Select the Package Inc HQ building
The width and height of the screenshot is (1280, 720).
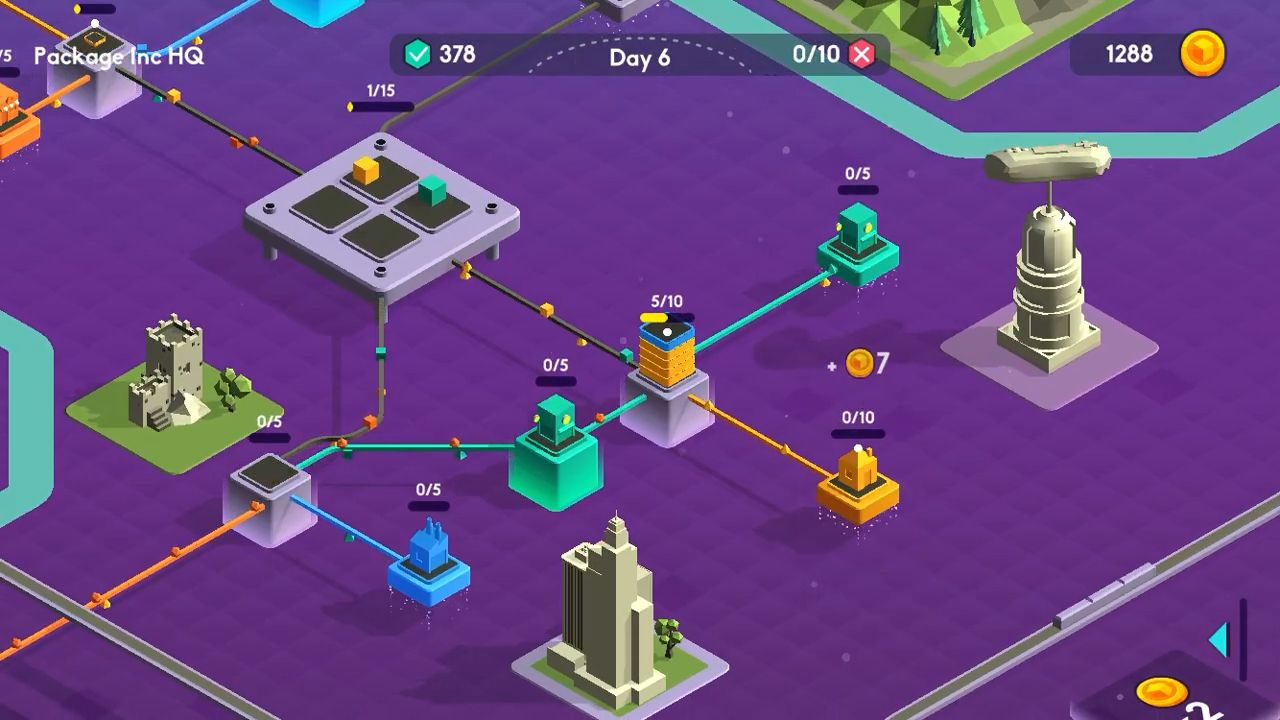click(x=97, y=72)
